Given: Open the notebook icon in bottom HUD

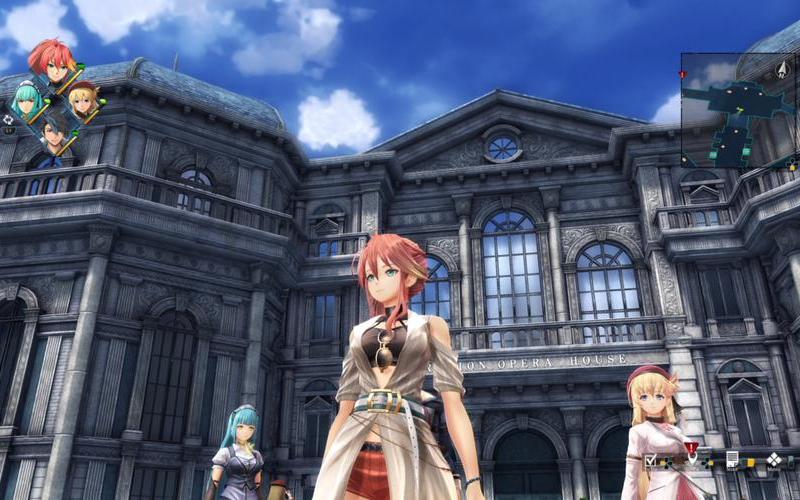Looking at the screenshot, I should (732, 459).
